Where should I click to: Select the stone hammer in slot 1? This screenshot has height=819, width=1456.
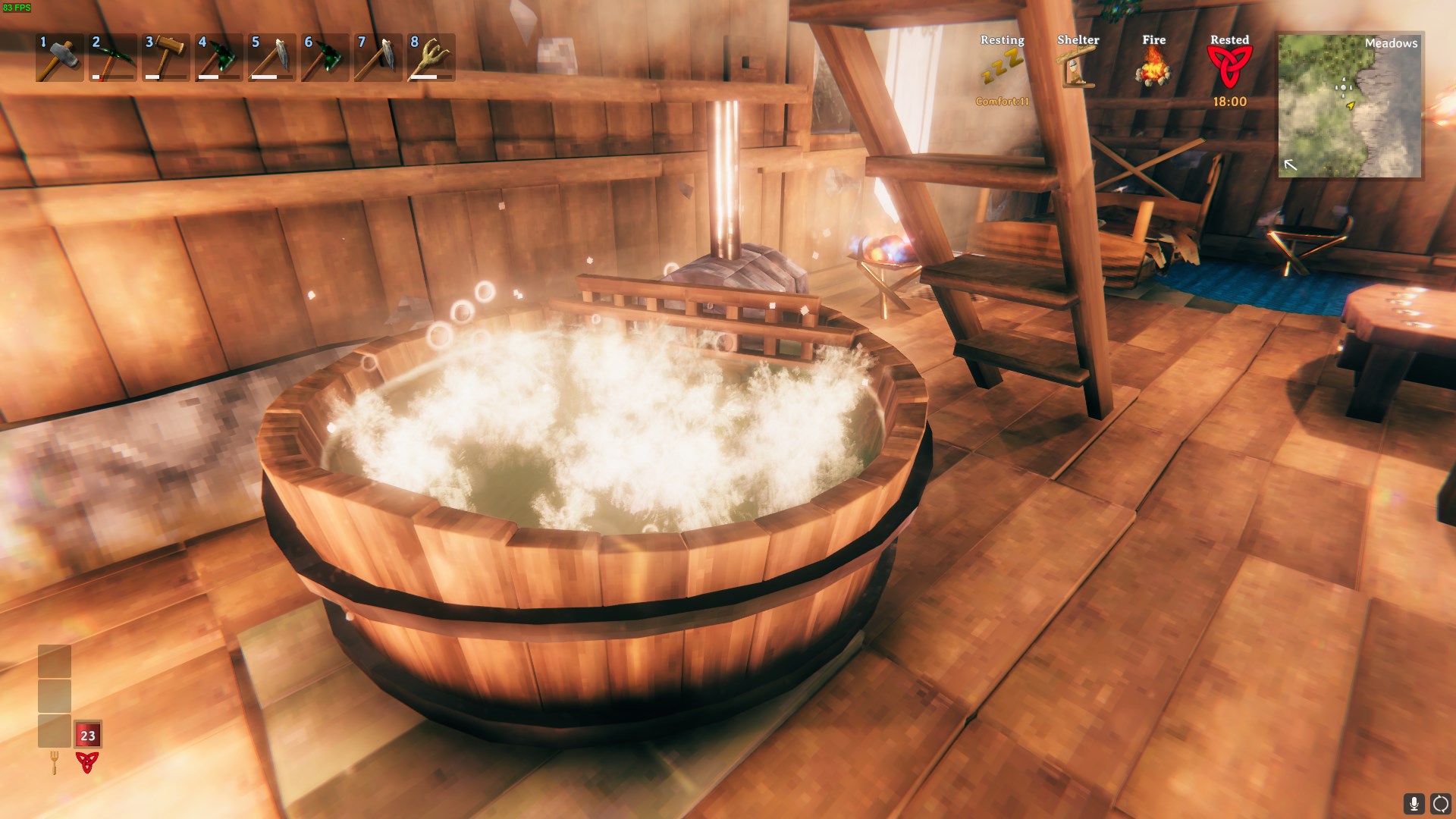59,58
